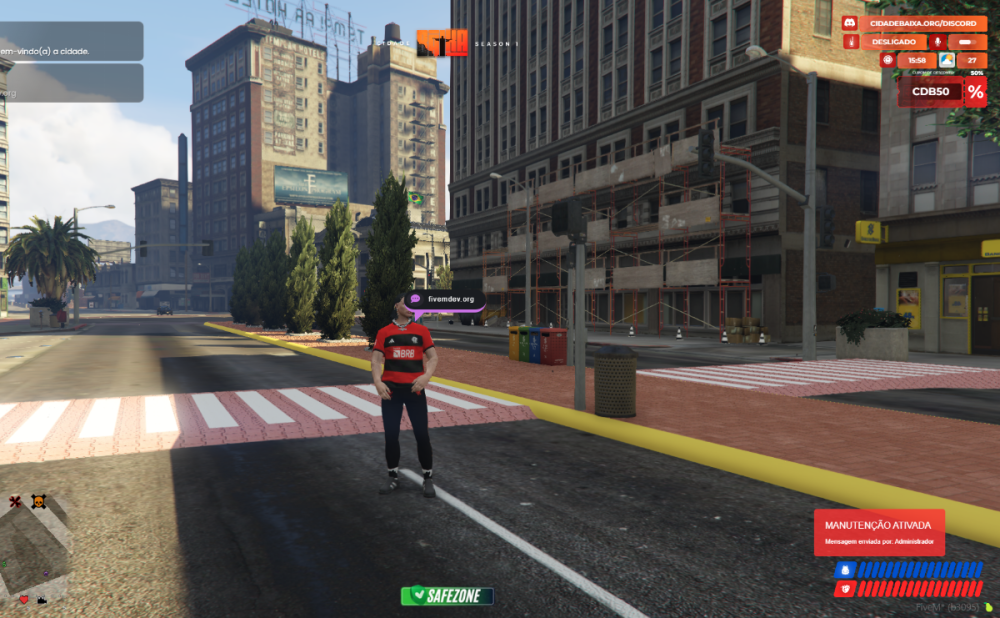
Task: Click the Discord logo icon
Action: [850, 23]
